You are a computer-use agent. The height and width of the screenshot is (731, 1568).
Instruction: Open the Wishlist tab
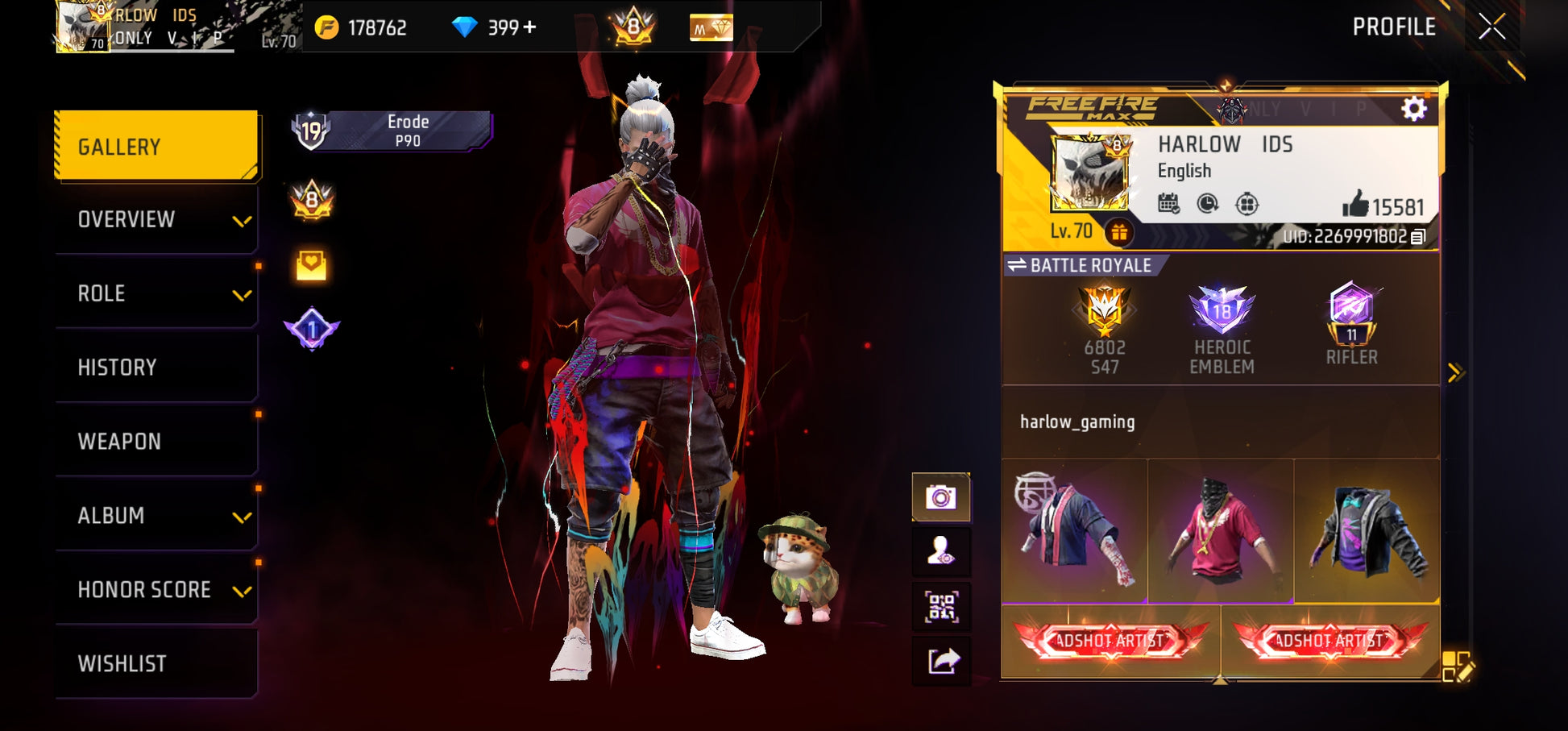[x=156, y=664]
